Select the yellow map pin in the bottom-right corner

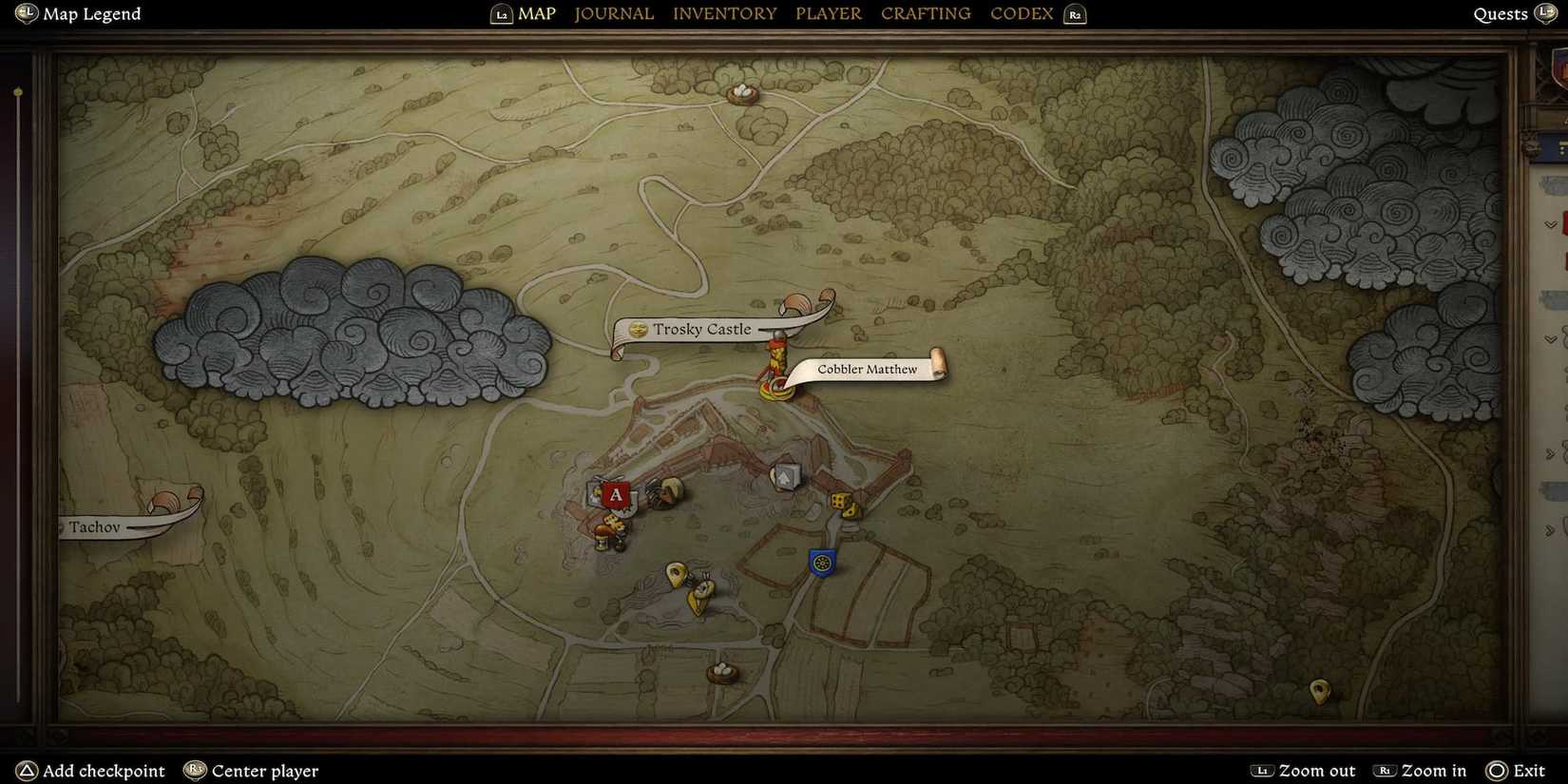(1319, 692)
